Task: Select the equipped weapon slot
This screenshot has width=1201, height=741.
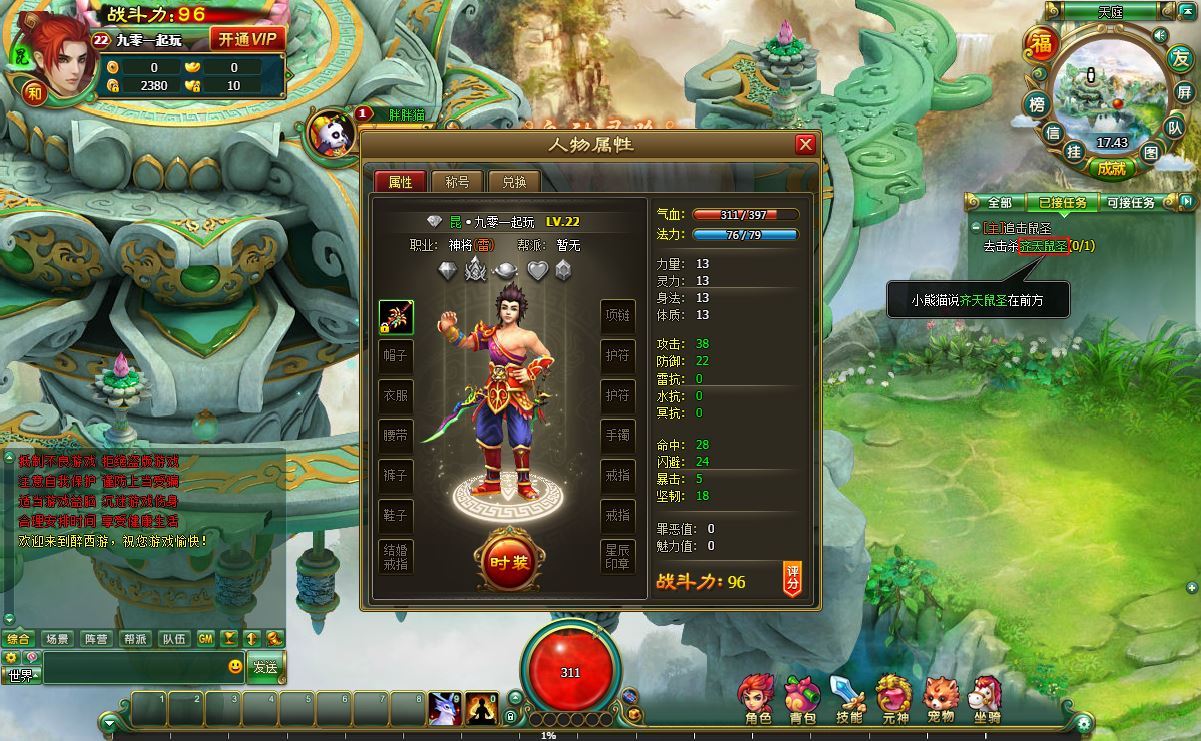Action: click(x=396, y=317)
